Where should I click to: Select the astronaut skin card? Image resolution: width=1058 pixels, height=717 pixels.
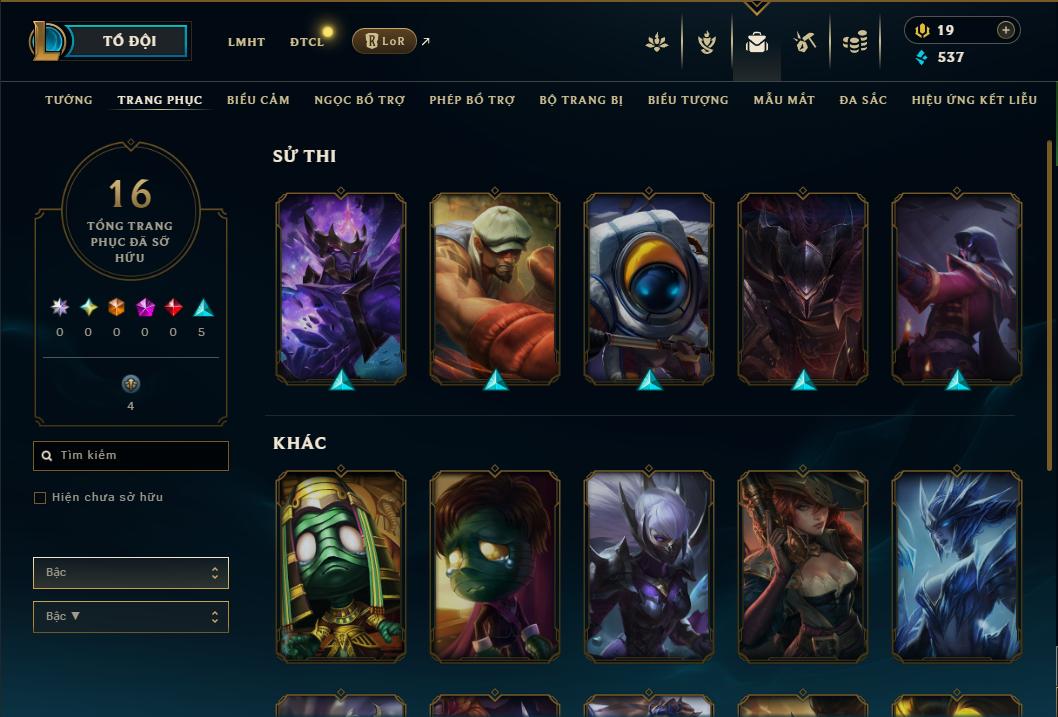click(649, 288)
